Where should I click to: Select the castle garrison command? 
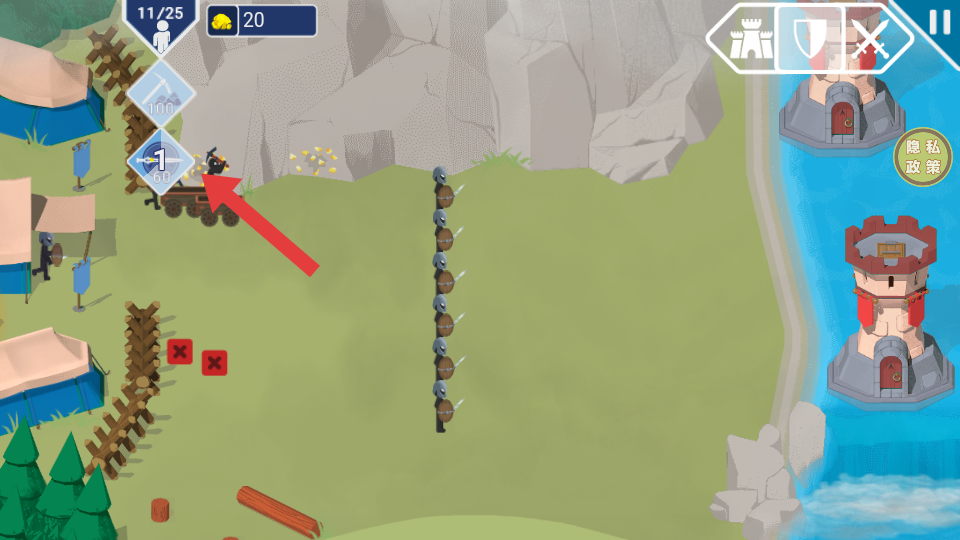point(746,40)
